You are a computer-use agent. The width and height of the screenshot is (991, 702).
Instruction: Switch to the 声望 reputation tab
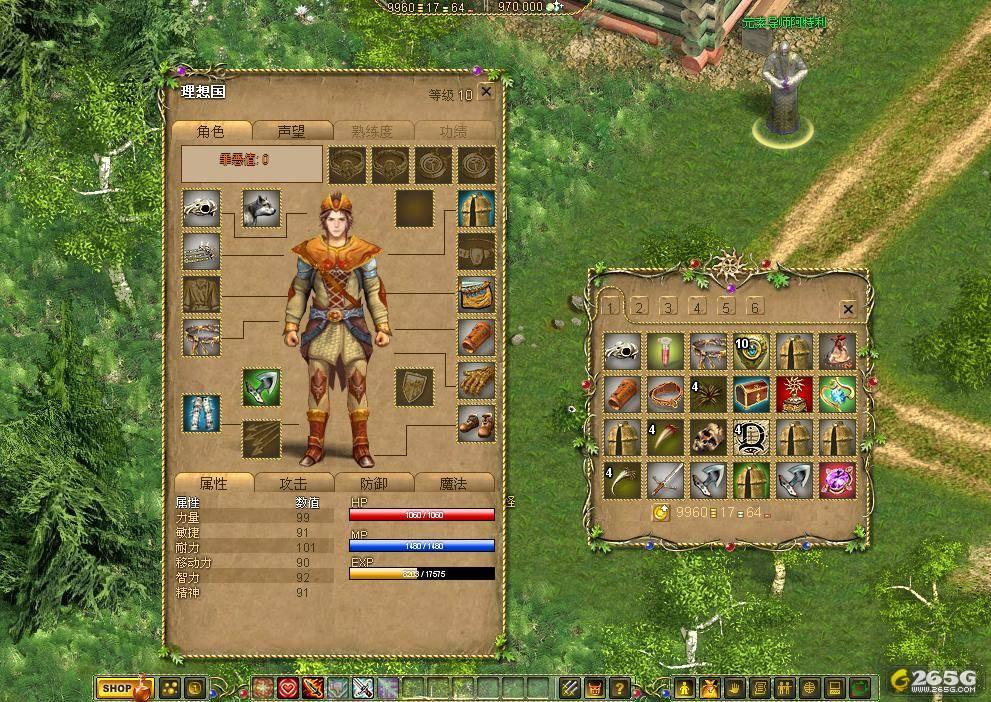pyautogui.click(x=291, y=131)
